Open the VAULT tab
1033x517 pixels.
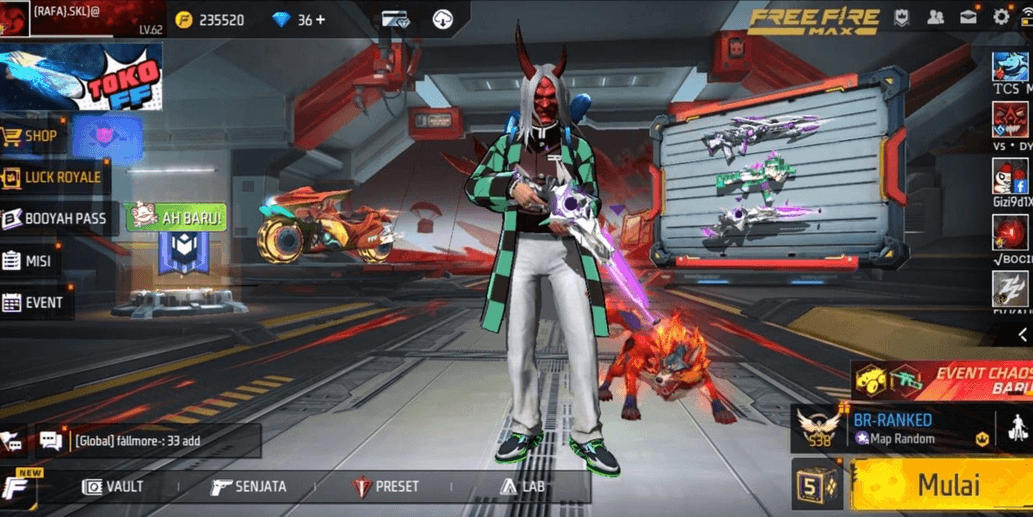coord(113,487)
